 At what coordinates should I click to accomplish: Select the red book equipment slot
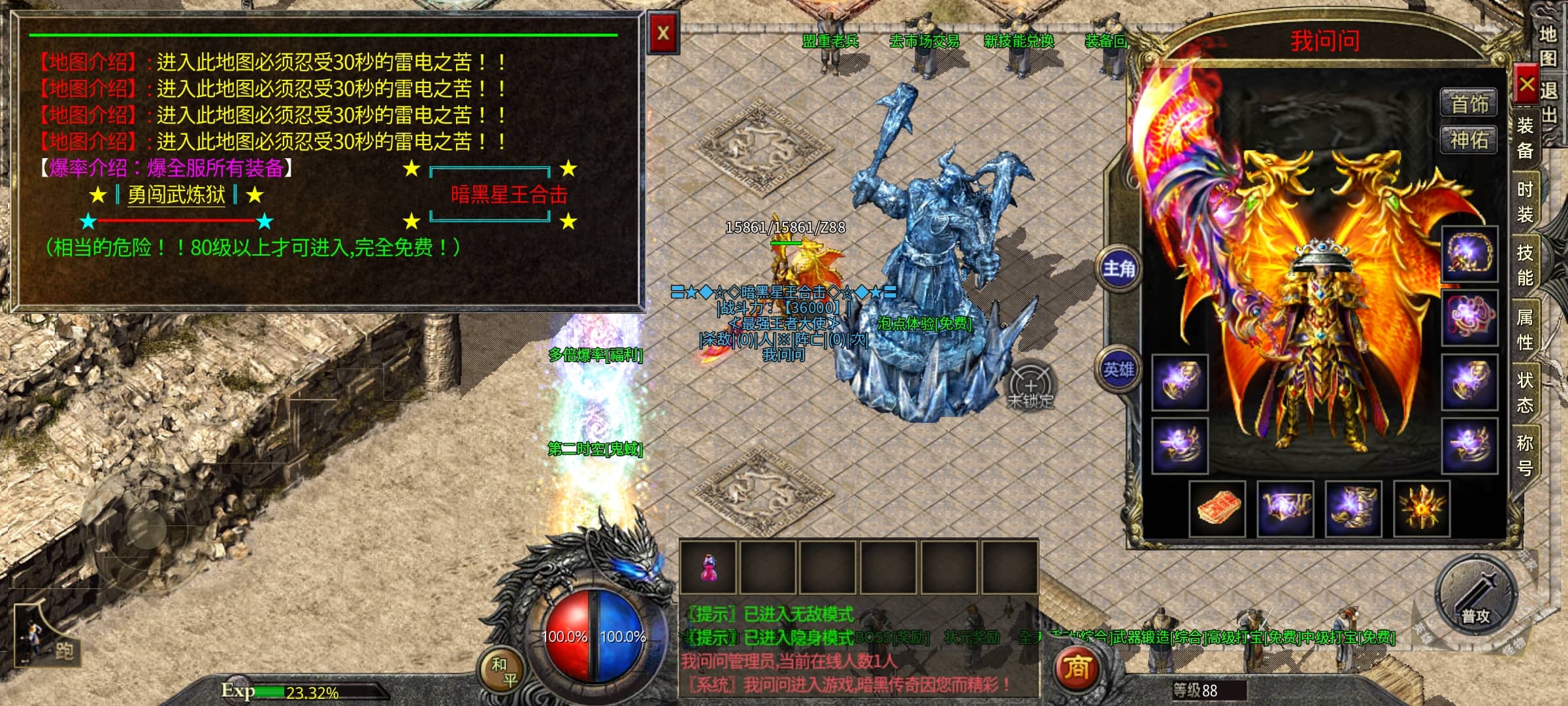click(1218, 509)
